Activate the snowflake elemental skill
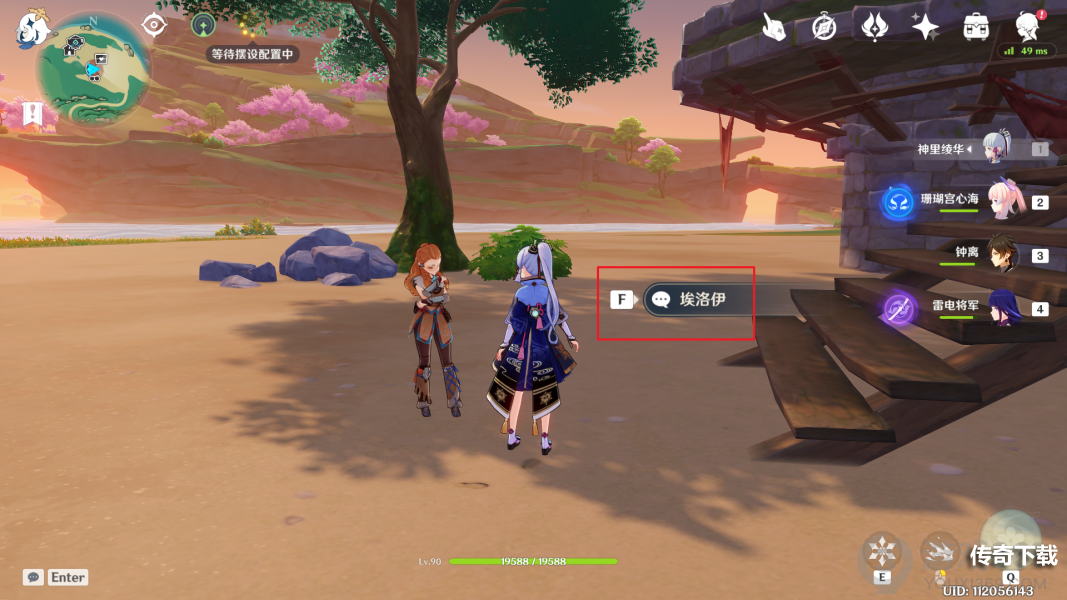The width and height of the screenshot is (1067, 600). tap(883, 551)
